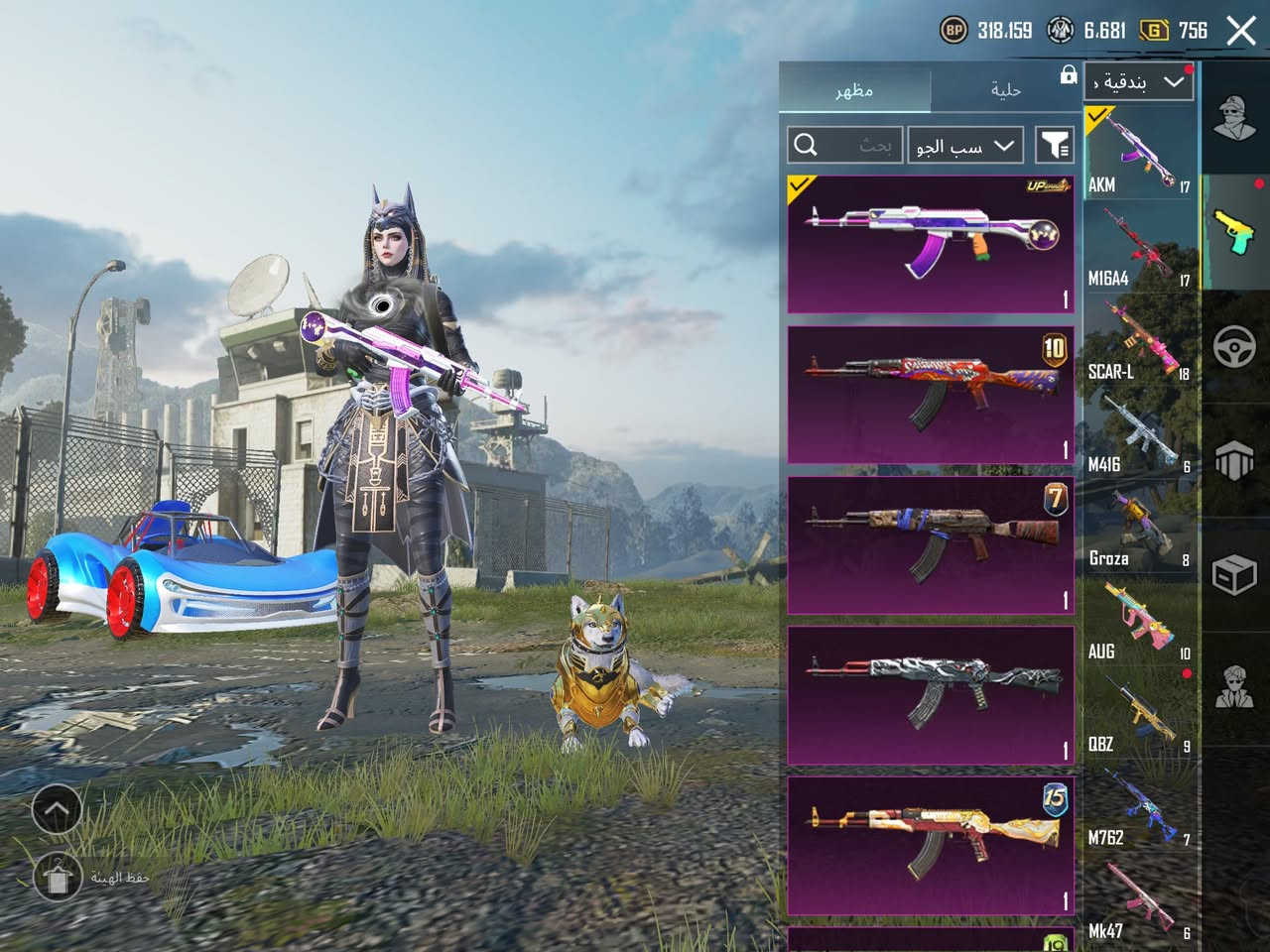The height and width of the screenshot is (952, 1270).
Task: Switch to the حلية tab
Action: coord(1005,90)
